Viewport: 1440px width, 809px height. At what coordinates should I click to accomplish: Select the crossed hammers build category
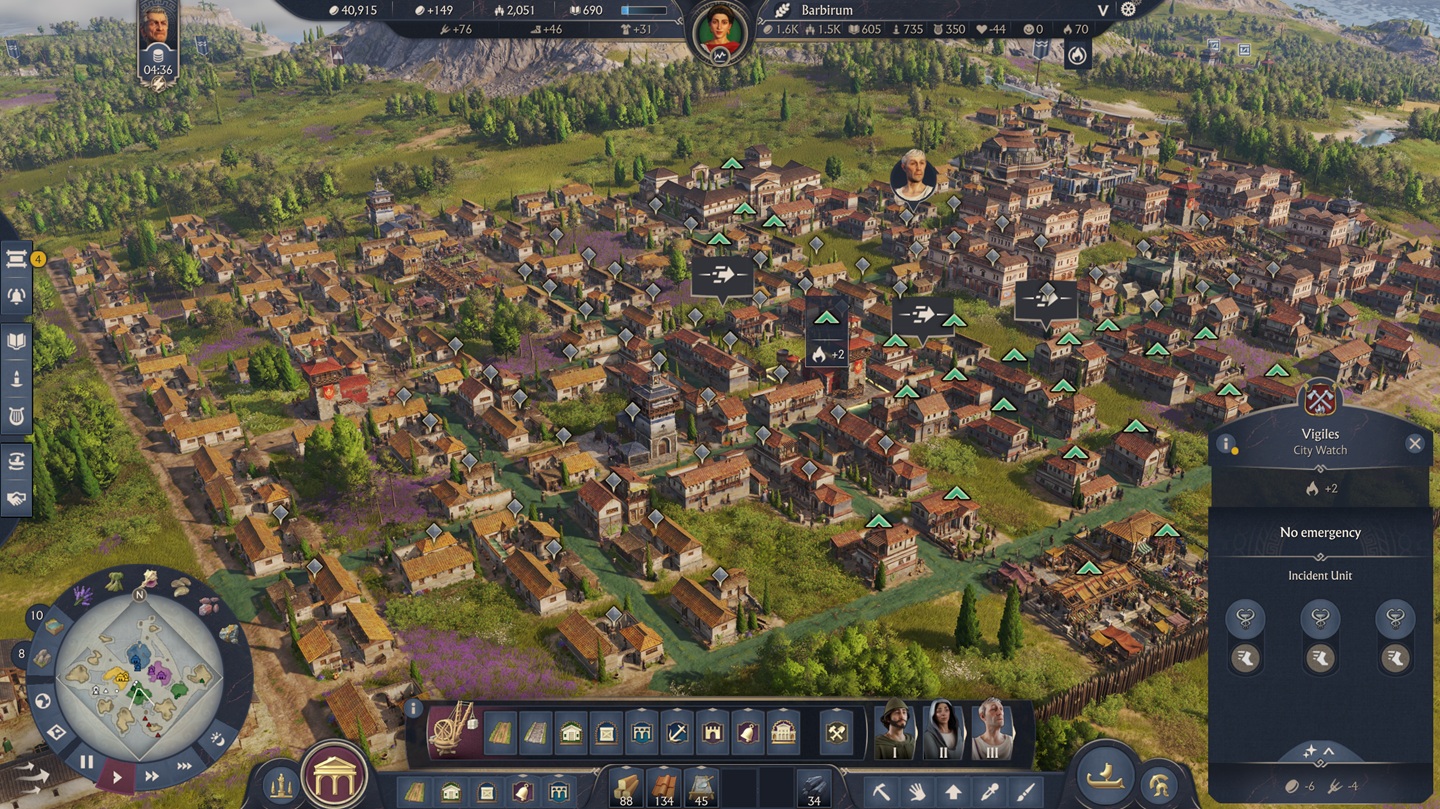(836, 734)
